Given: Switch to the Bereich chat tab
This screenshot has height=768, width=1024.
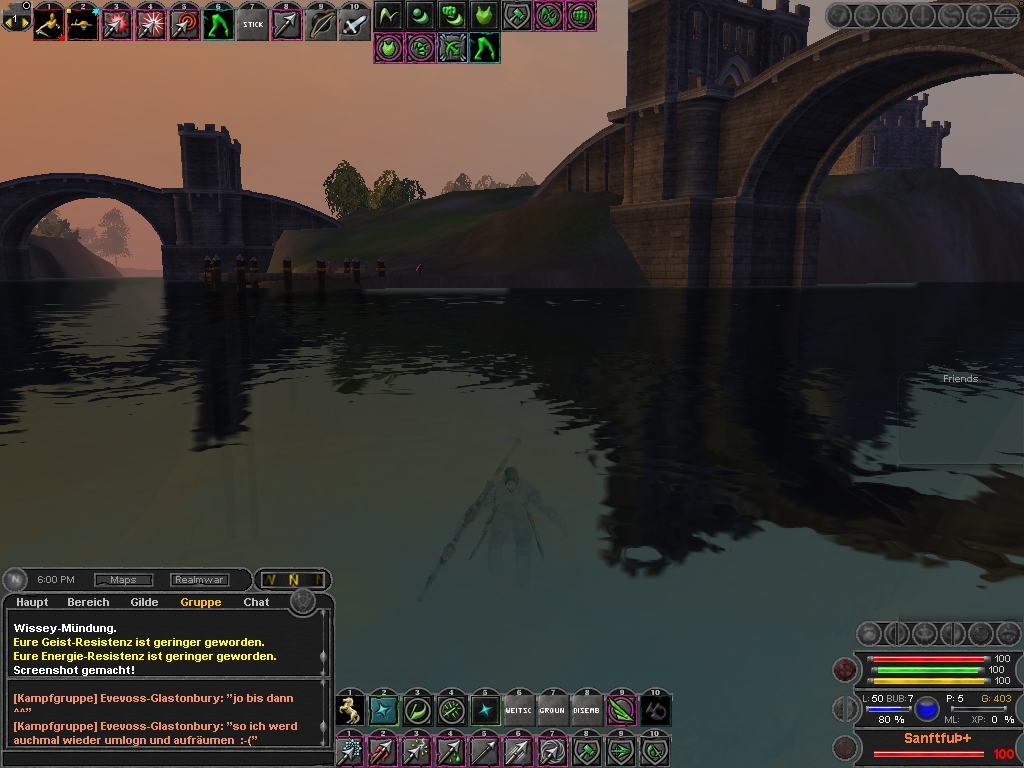Looking at the screenshot, I should tap(88, 602).
